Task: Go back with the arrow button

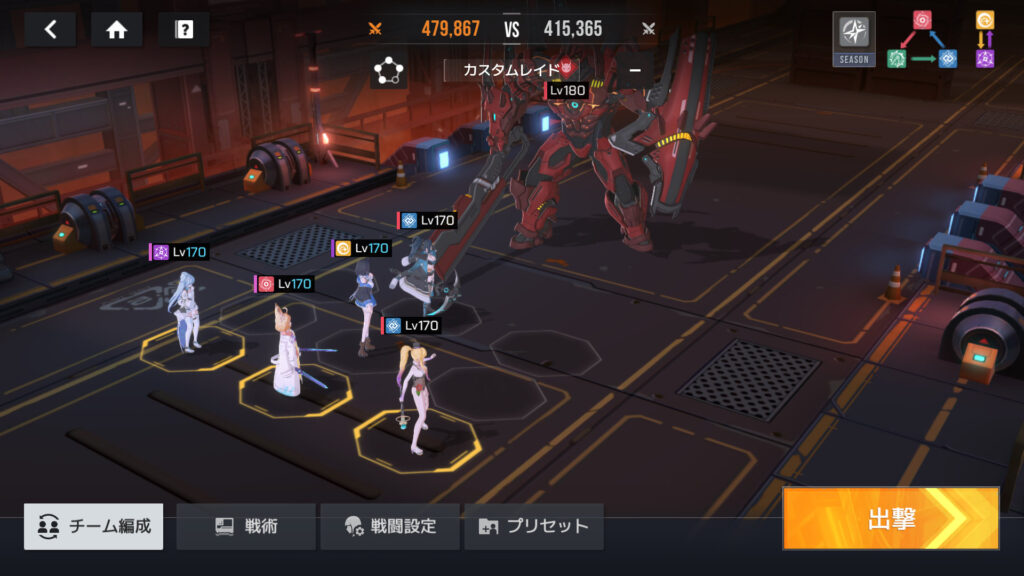Action: (x=50, y=29)
